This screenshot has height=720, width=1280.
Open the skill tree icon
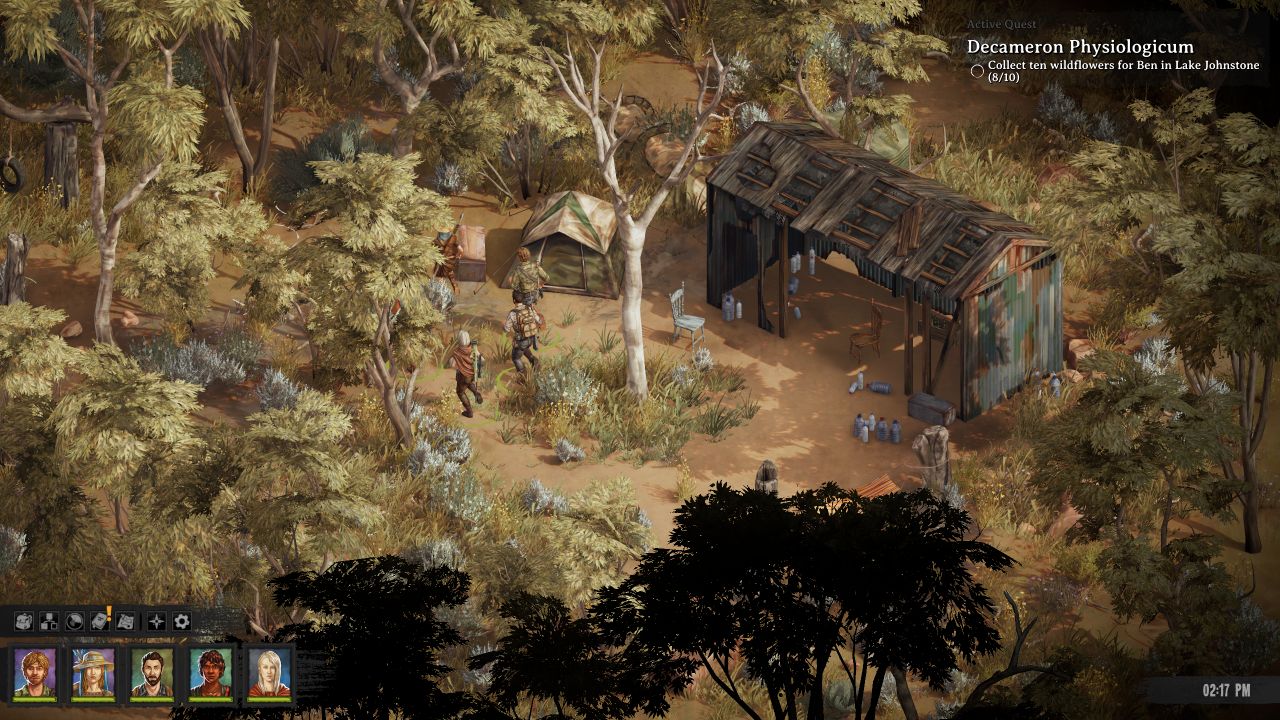pyautogui.click(x=49, y=621)
